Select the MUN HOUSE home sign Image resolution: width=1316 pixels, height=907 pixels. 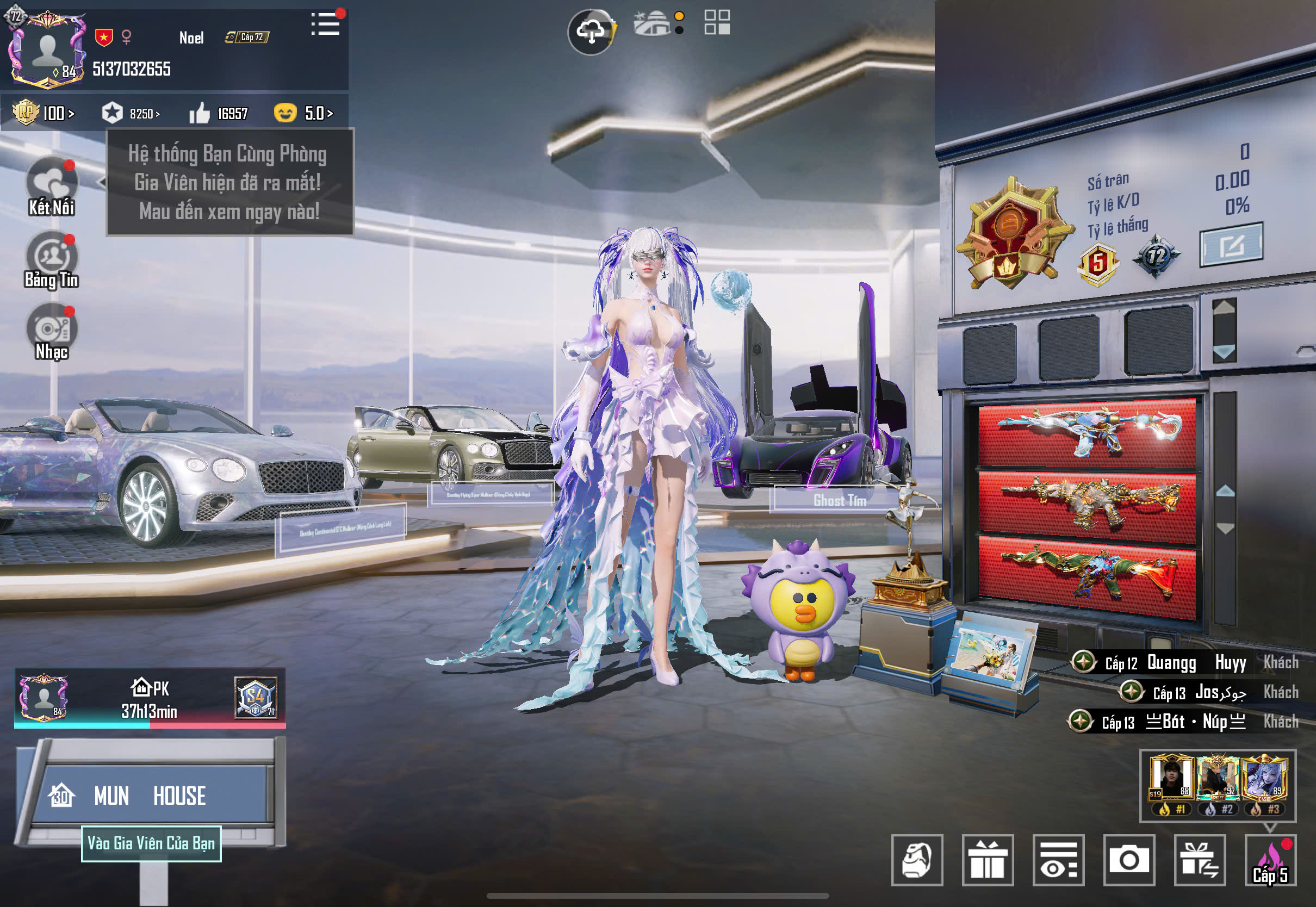point(151,795)
